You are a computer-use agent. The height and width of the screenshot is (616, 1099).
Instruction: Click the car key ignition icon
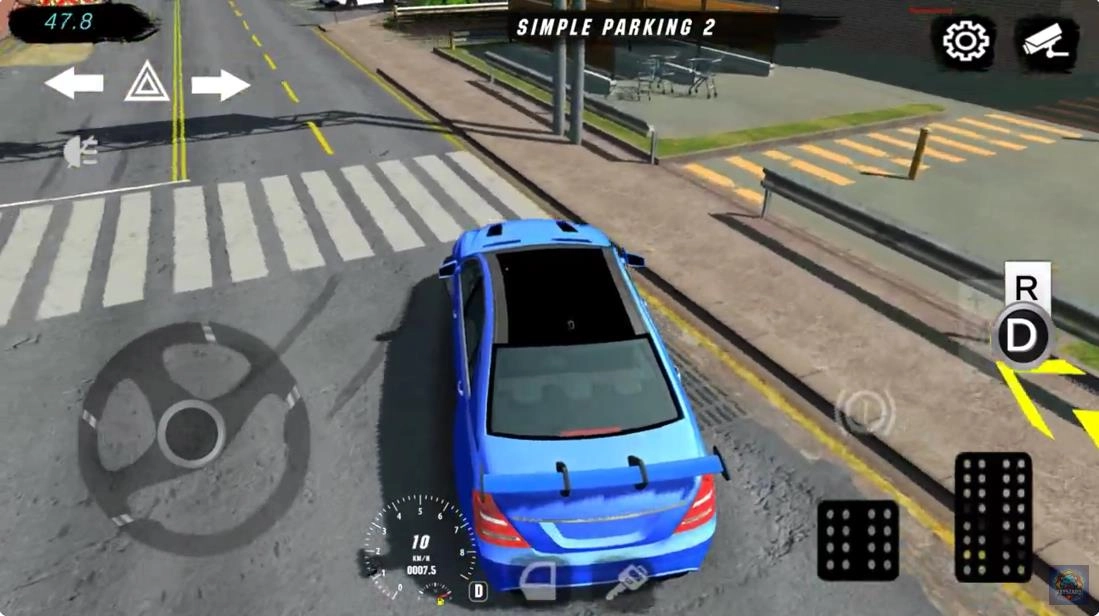tap(628, 582)
